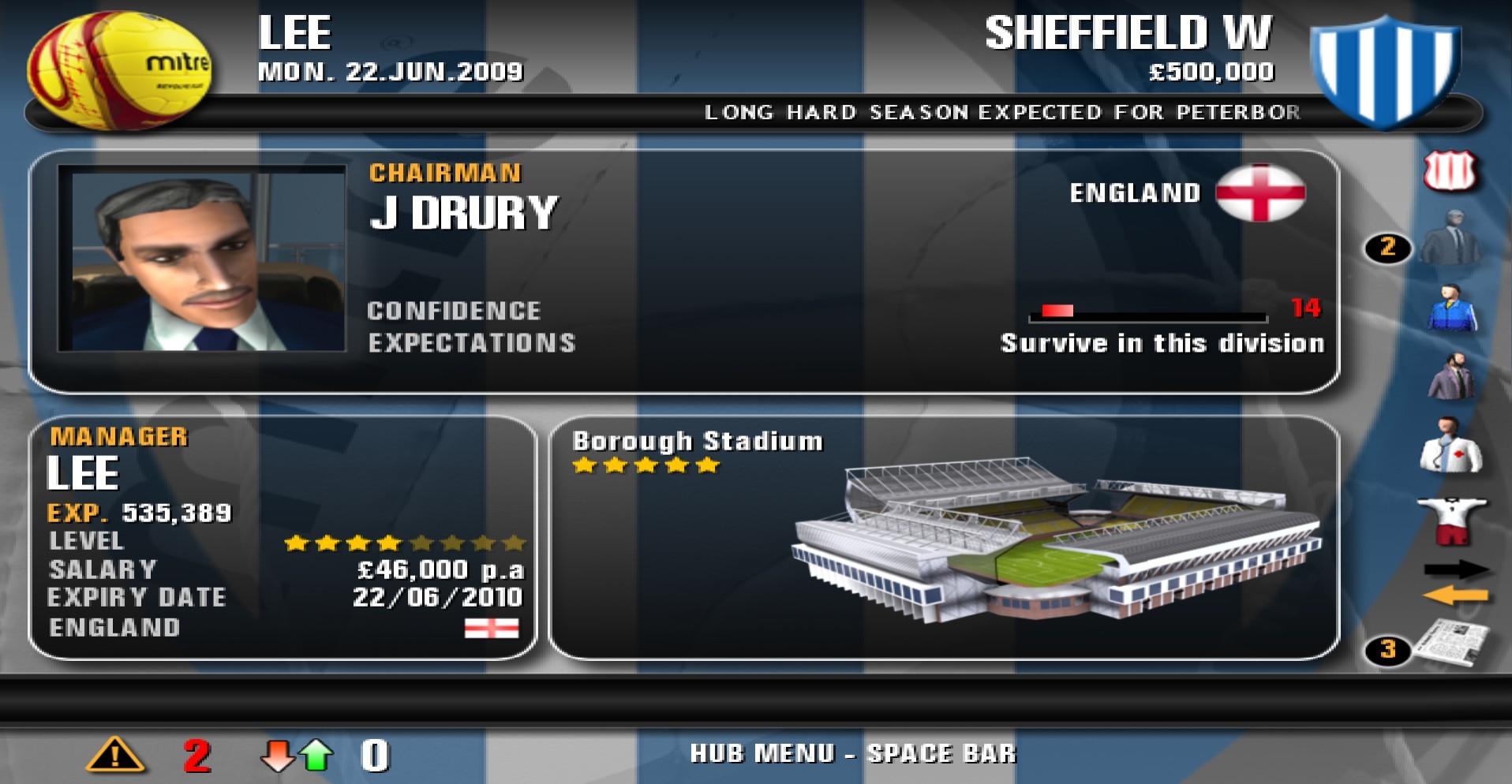Click the warning triangle icon in the status bar

coord(115,754)
